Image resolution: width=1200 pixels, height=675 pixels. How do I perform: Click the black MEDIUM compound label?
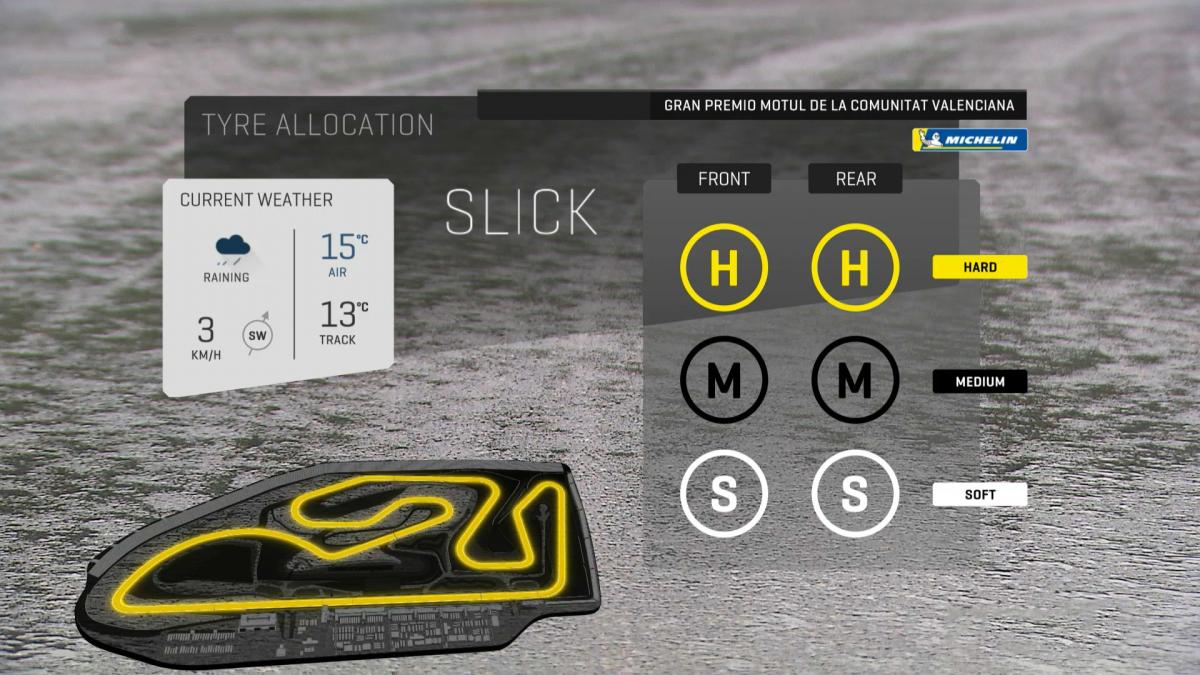980,381
